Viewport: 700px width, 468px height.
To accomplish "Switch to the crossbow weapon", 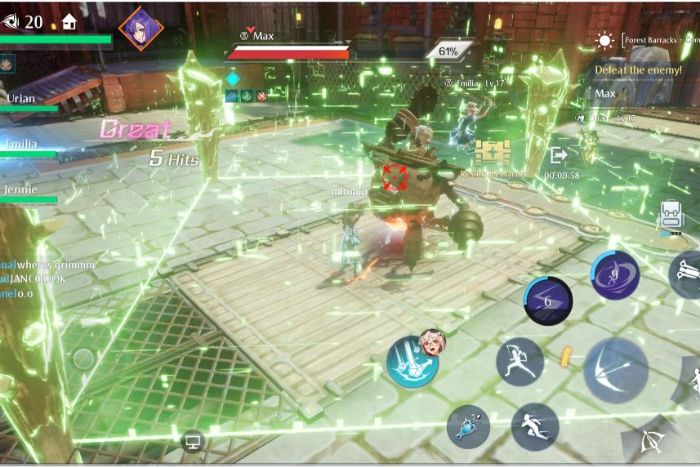I will click(x=686, y=273).
